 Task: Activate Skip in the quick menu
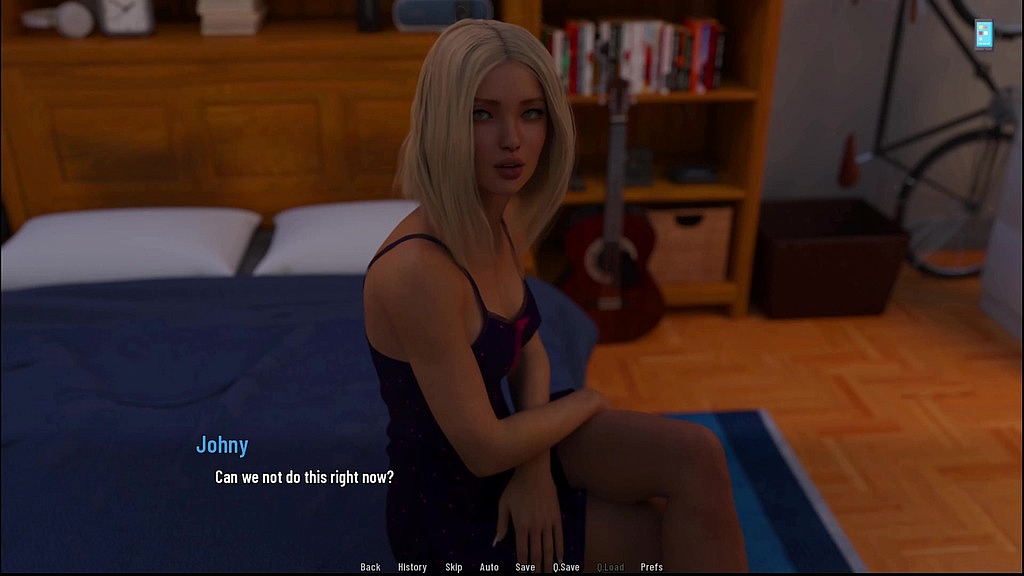(454, 567)
